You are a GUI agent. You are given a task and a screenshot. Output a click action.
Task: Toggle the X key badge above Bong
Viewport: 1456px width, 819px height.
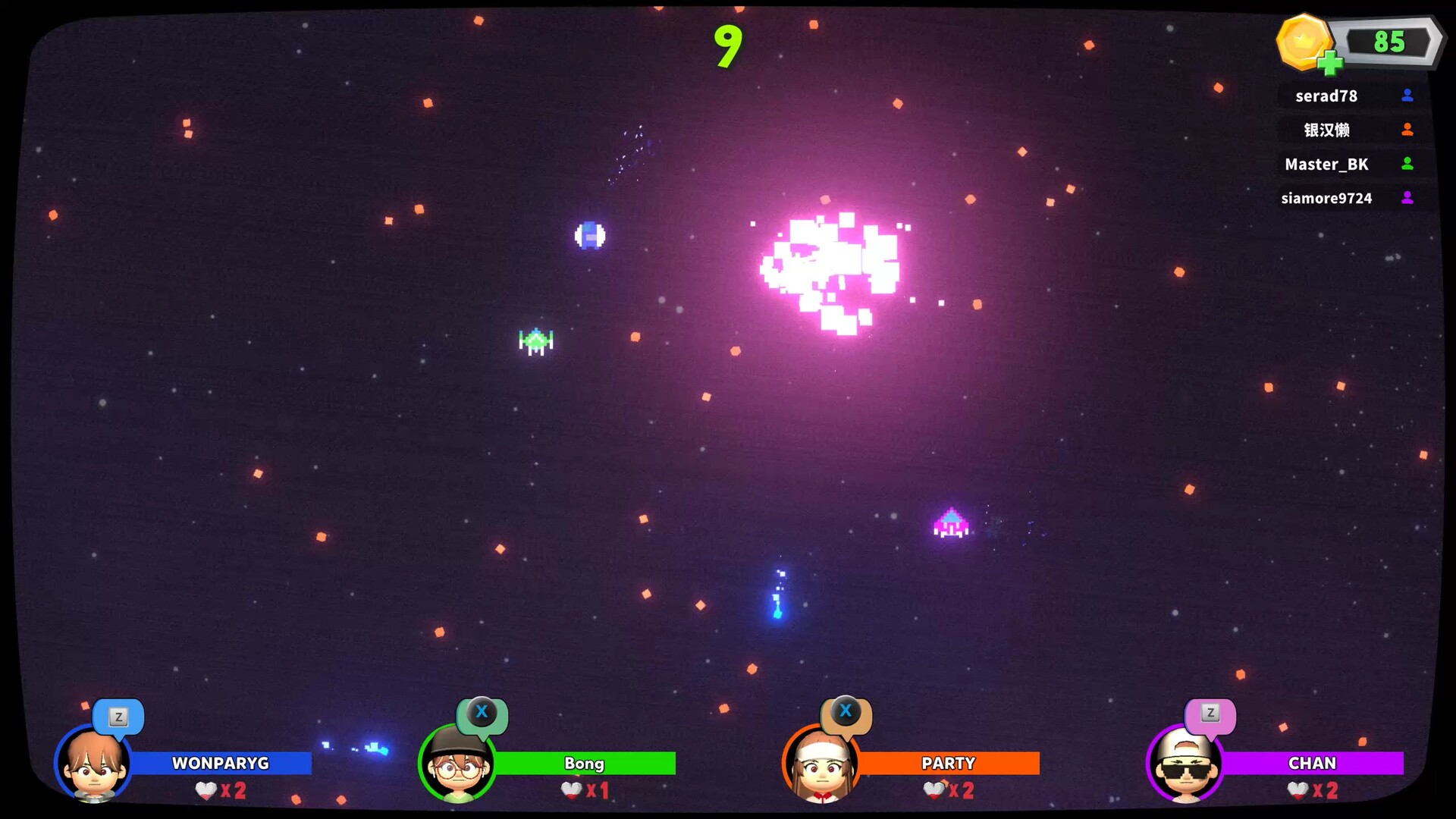point(482,711)
